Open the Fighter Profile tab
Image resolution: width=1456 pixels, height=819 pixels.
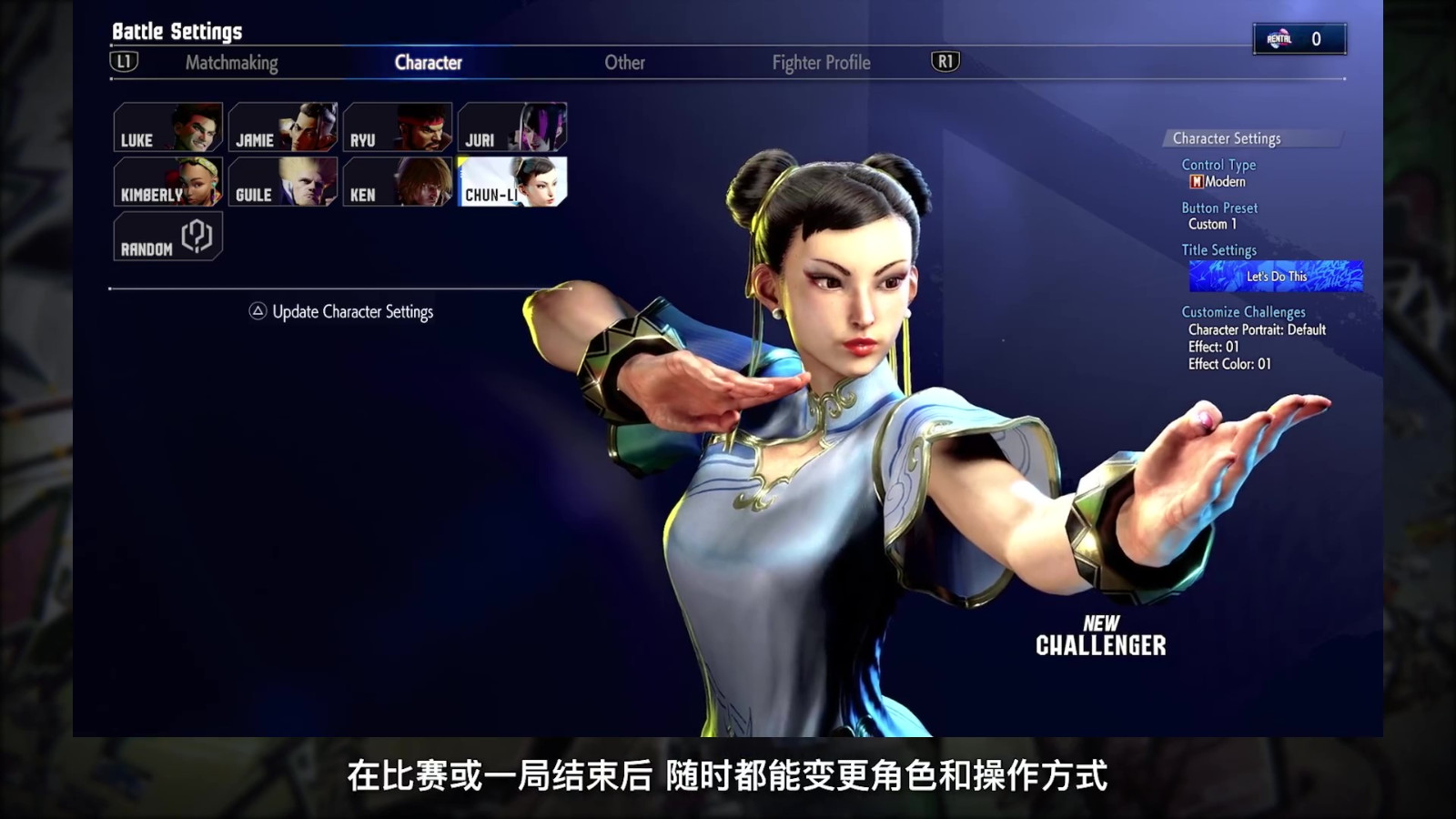pos(819,63)
